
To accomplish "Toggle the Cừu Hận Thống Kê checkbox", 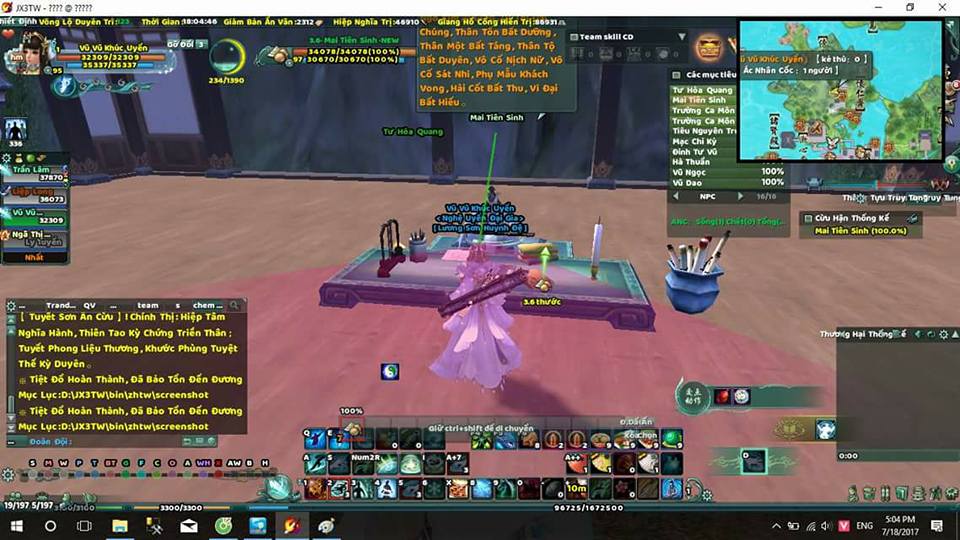I will [x=807, y=218].
